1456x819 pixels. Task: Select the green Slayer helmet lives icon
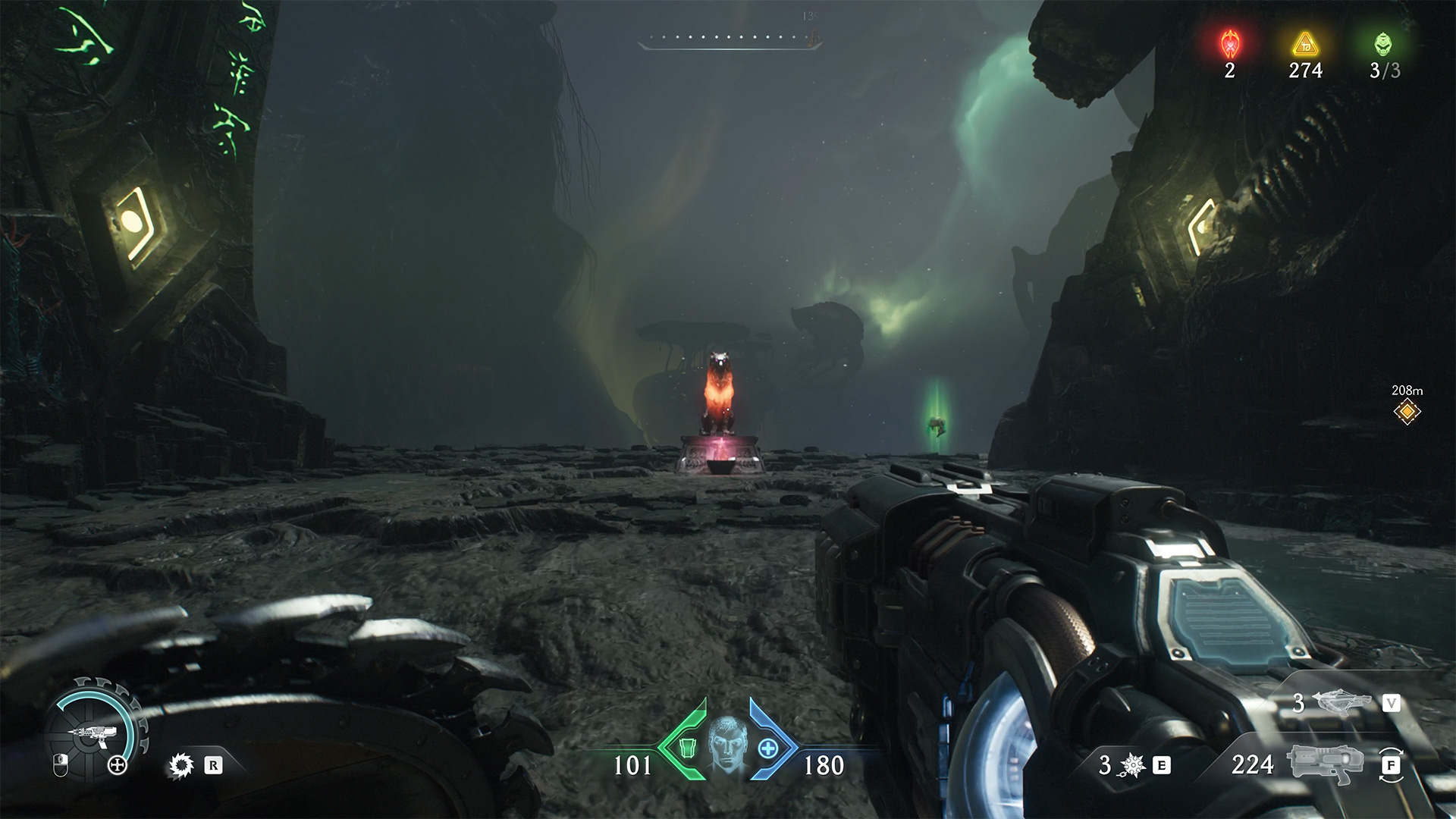(x=1383, y=44)
